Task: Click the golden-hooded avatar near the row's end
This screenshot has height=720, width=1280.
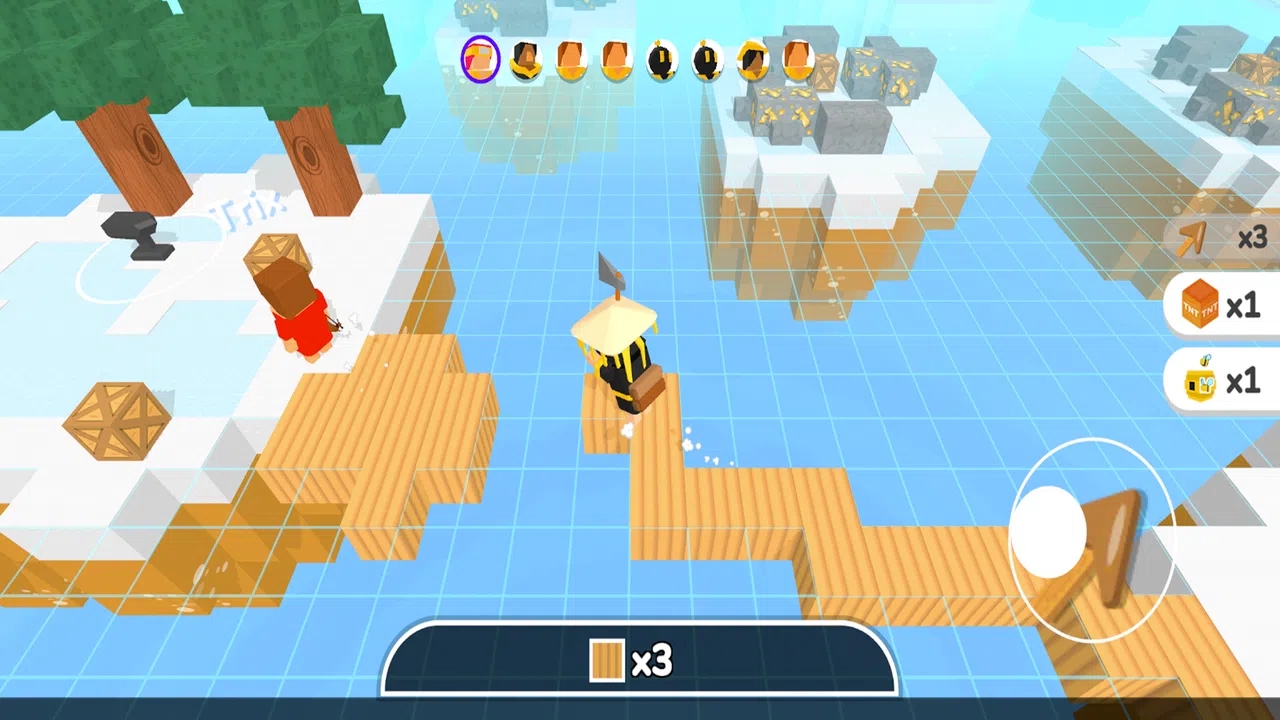Action: tap(754, 60)
